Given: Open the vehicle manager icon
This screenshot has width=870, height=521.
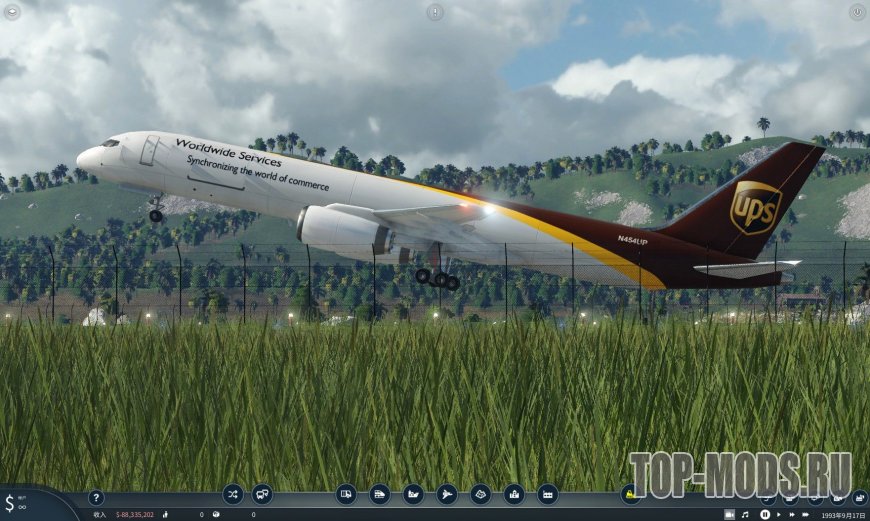Looking at the screenshot, I should pos(262,493).
